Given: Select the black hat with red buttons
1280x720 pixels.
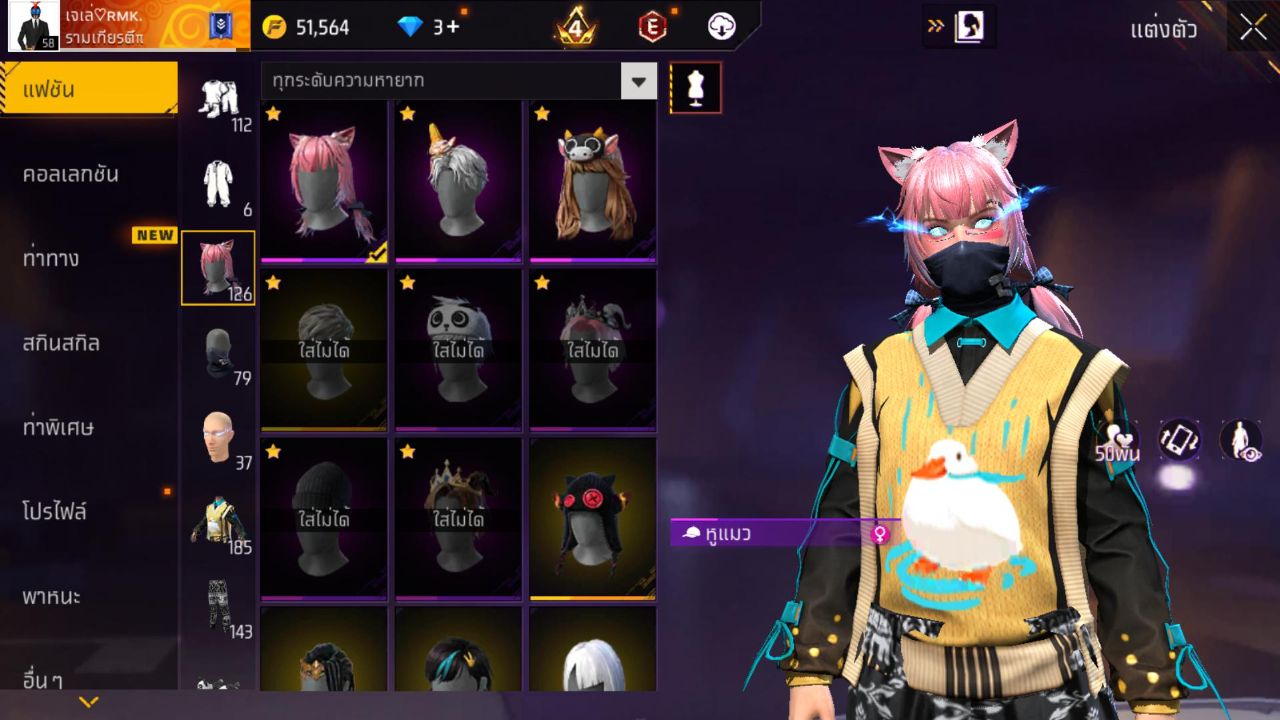Looking at the screenshot, I should 592,520.
